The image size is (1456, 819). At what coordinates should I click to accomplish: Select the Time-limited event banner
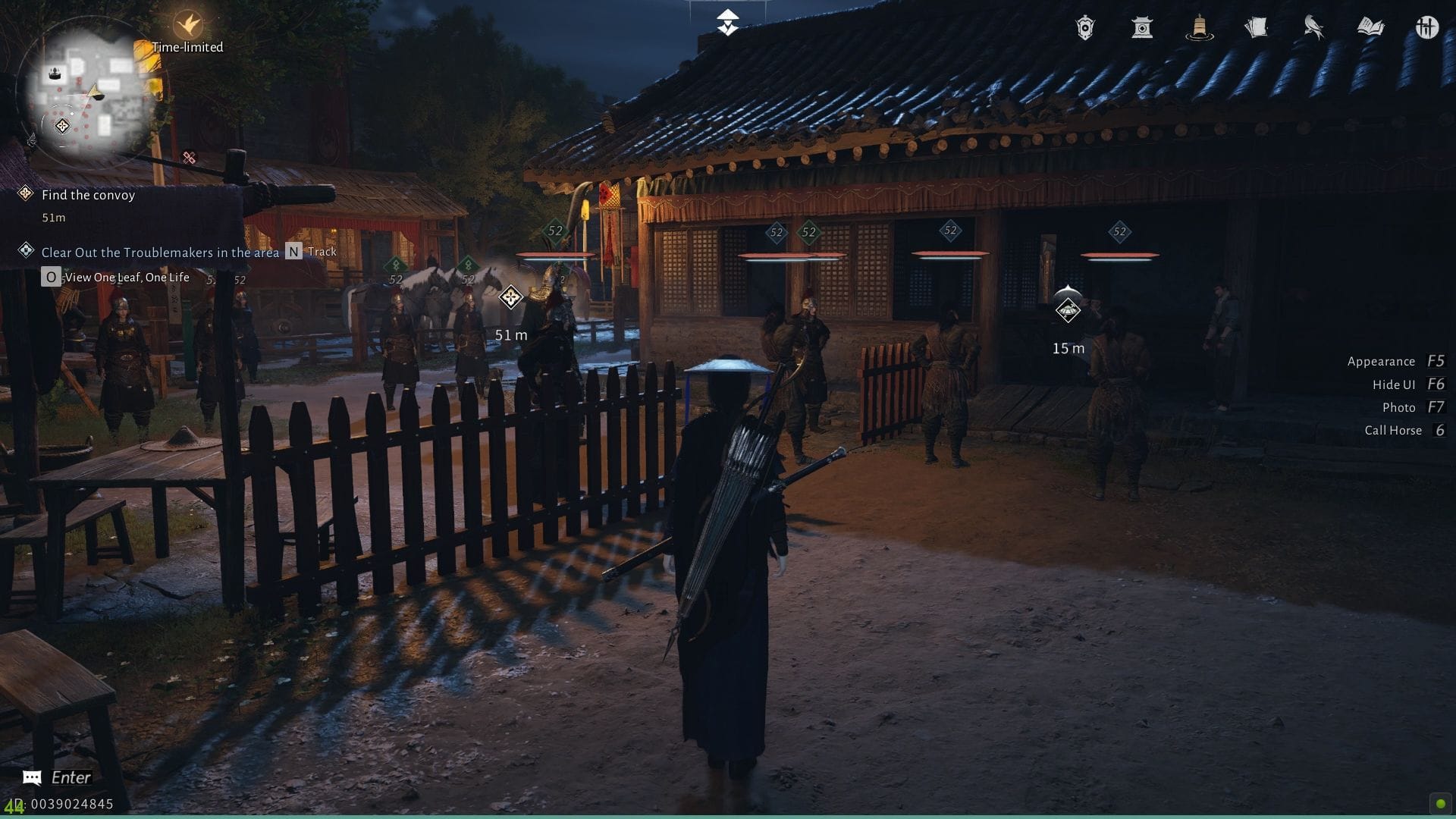pyautogui.click(x=187, y=47)
